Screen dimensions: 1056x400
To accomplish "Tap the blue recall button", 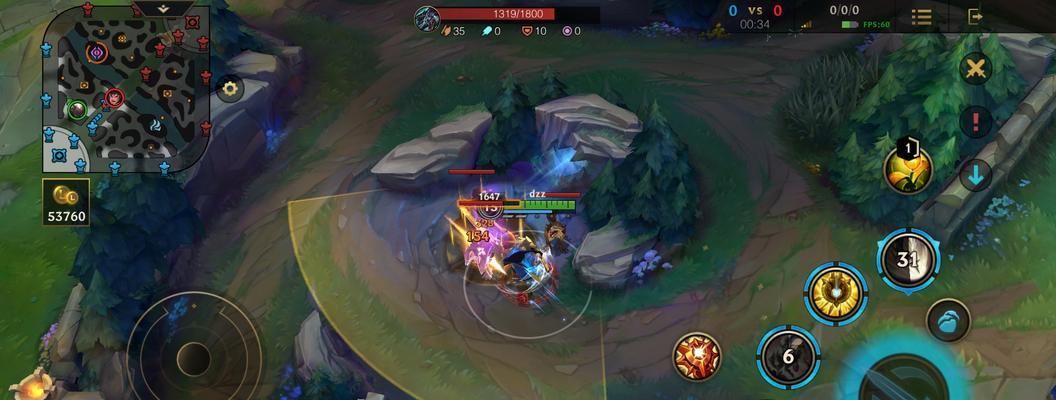I will [947, 322].
